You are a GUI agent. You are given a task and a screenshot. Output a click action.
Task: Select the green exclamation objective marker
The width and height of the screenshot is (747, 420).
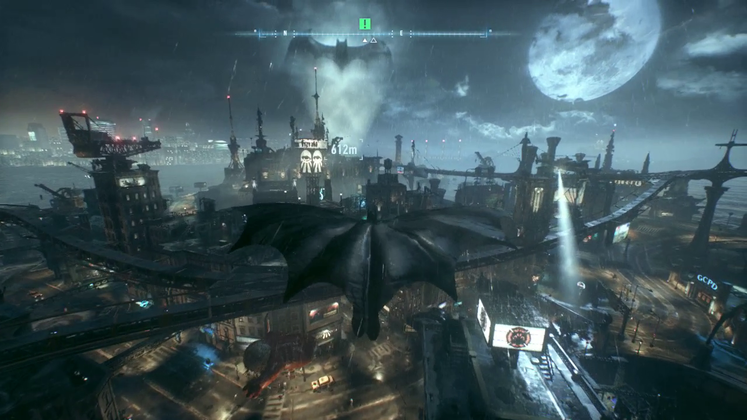365,24
